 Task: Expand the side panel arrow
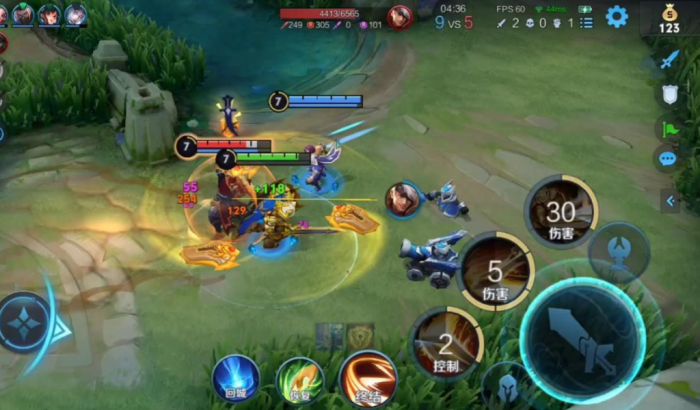click(669, 201)
